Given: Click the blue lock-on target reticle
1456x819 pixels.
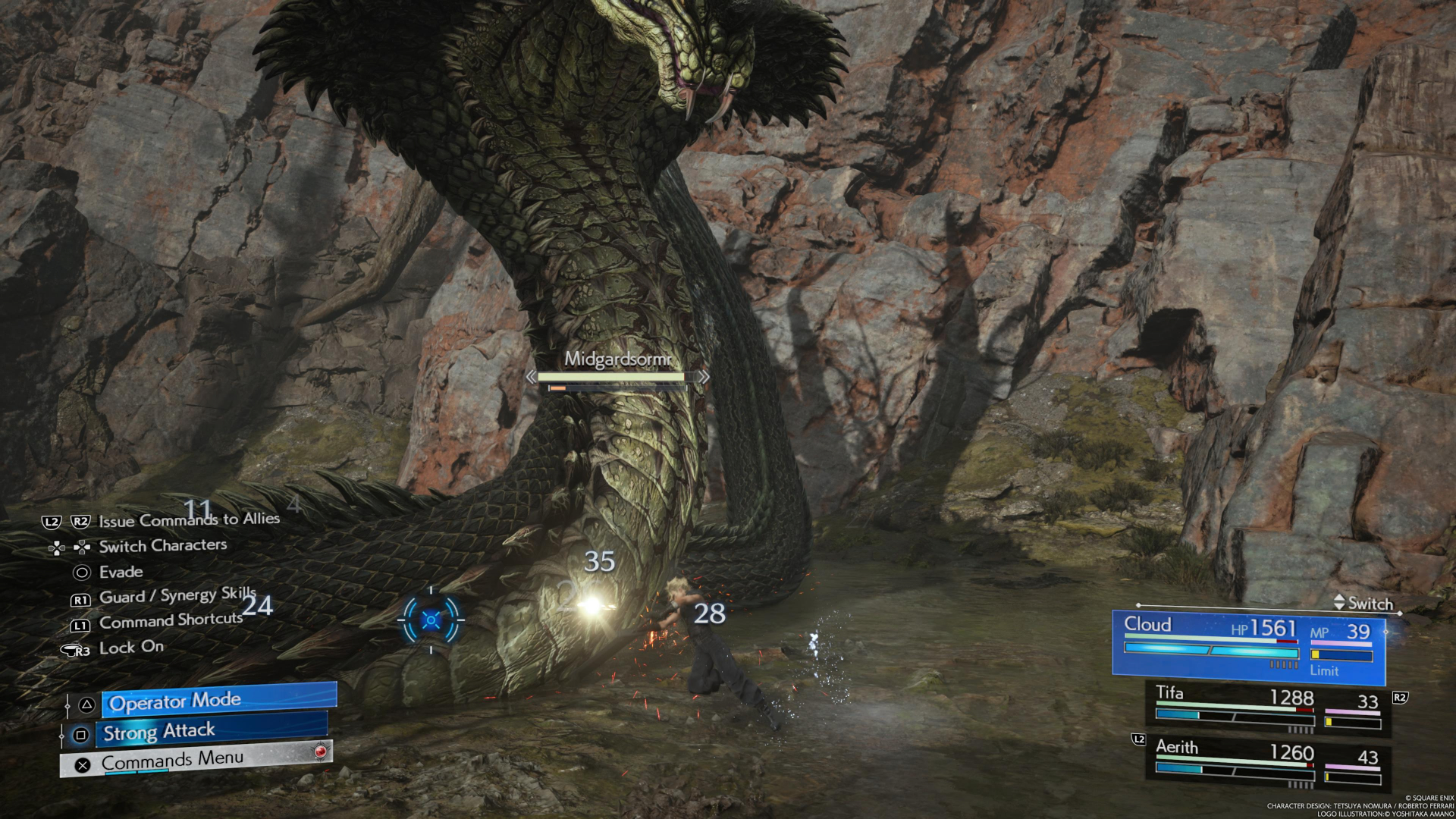Looking at the screenshot, I should pyautogui.click(x=431, y=620).
